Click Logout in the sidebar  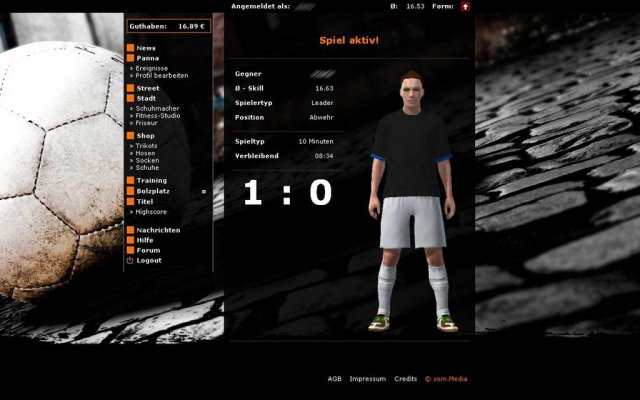tap(149, 260)
